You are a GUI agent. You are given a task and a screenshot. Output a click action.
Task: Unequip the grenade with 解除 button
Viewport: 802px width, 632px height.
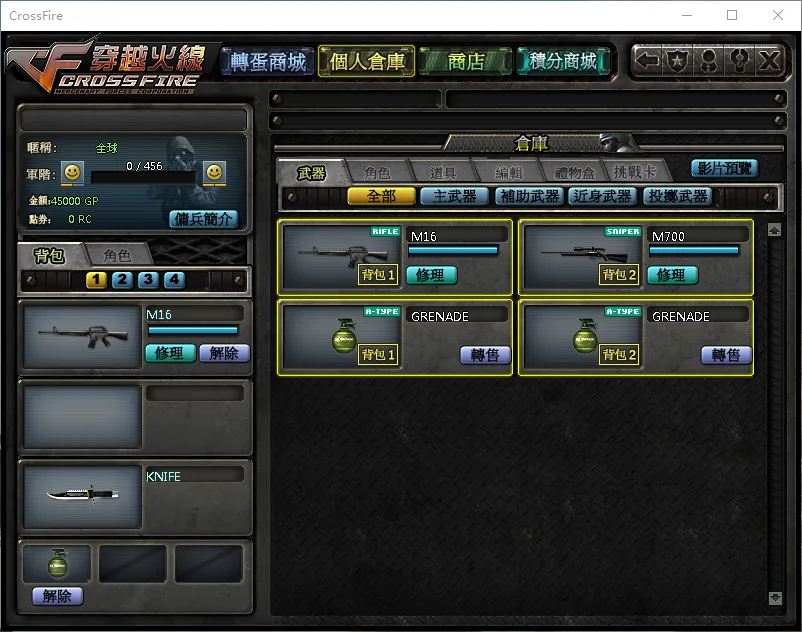pyautogui.click(x=57, y=596)
